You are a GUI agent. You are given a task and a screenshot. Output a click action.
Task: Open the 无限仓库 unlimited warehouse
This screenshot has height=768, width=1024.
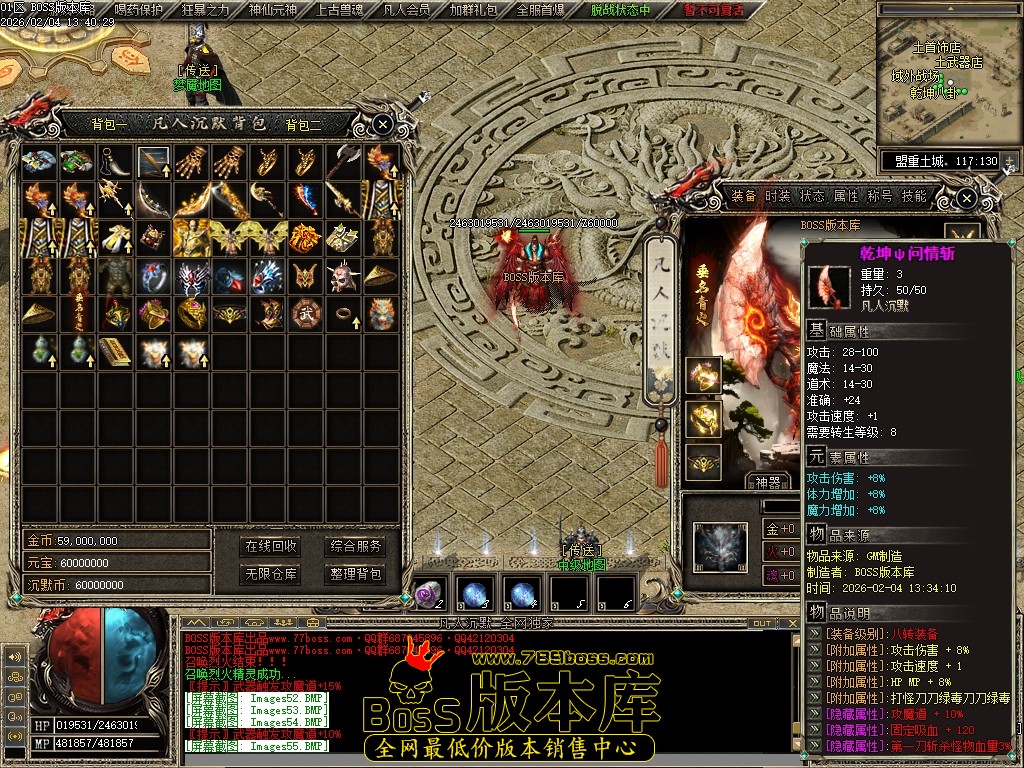pyautogui.click(x=271, y=574)
